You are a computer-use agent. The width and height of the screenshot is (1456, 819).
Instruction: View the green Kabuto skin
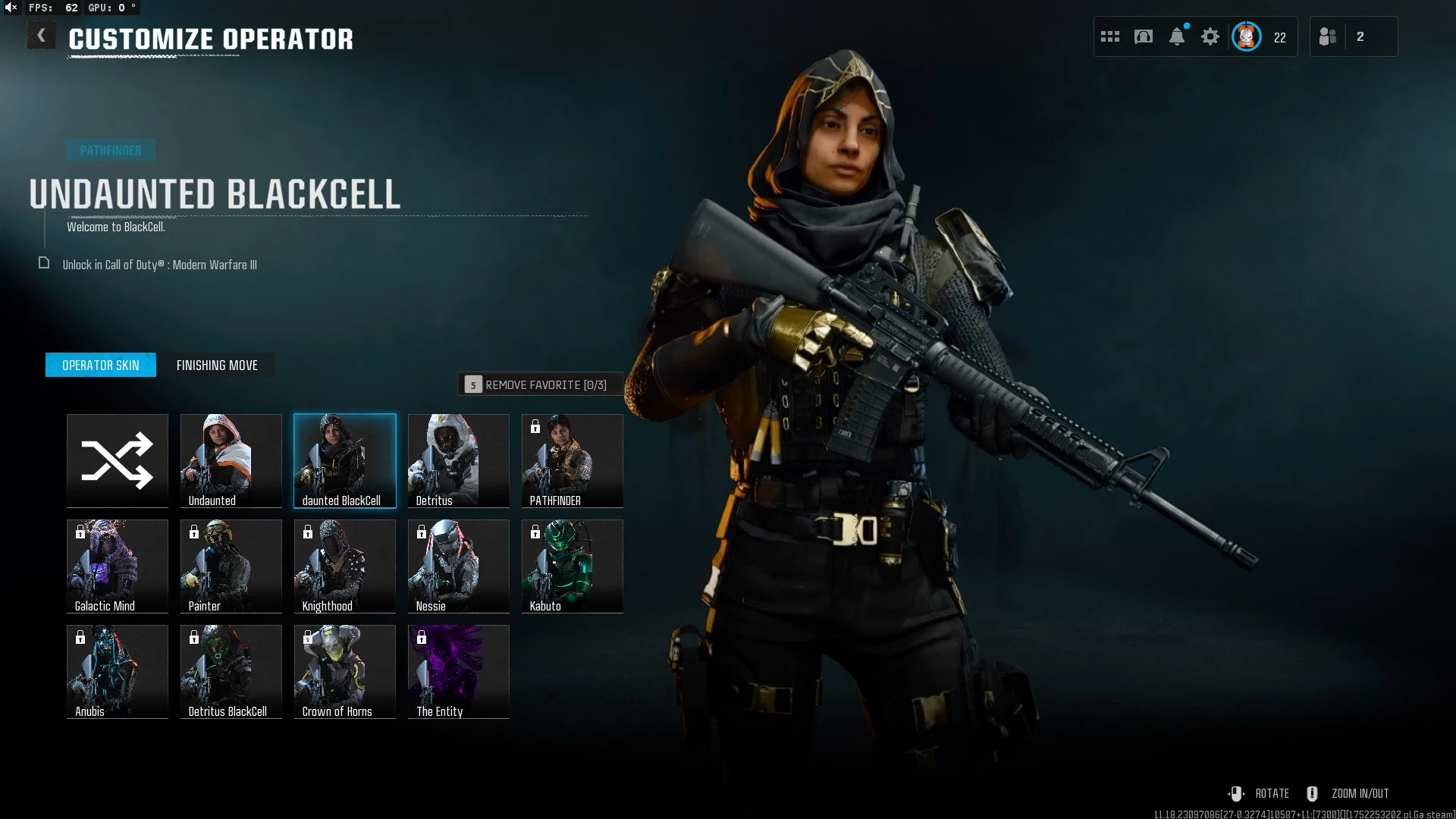tap(573, 566)
